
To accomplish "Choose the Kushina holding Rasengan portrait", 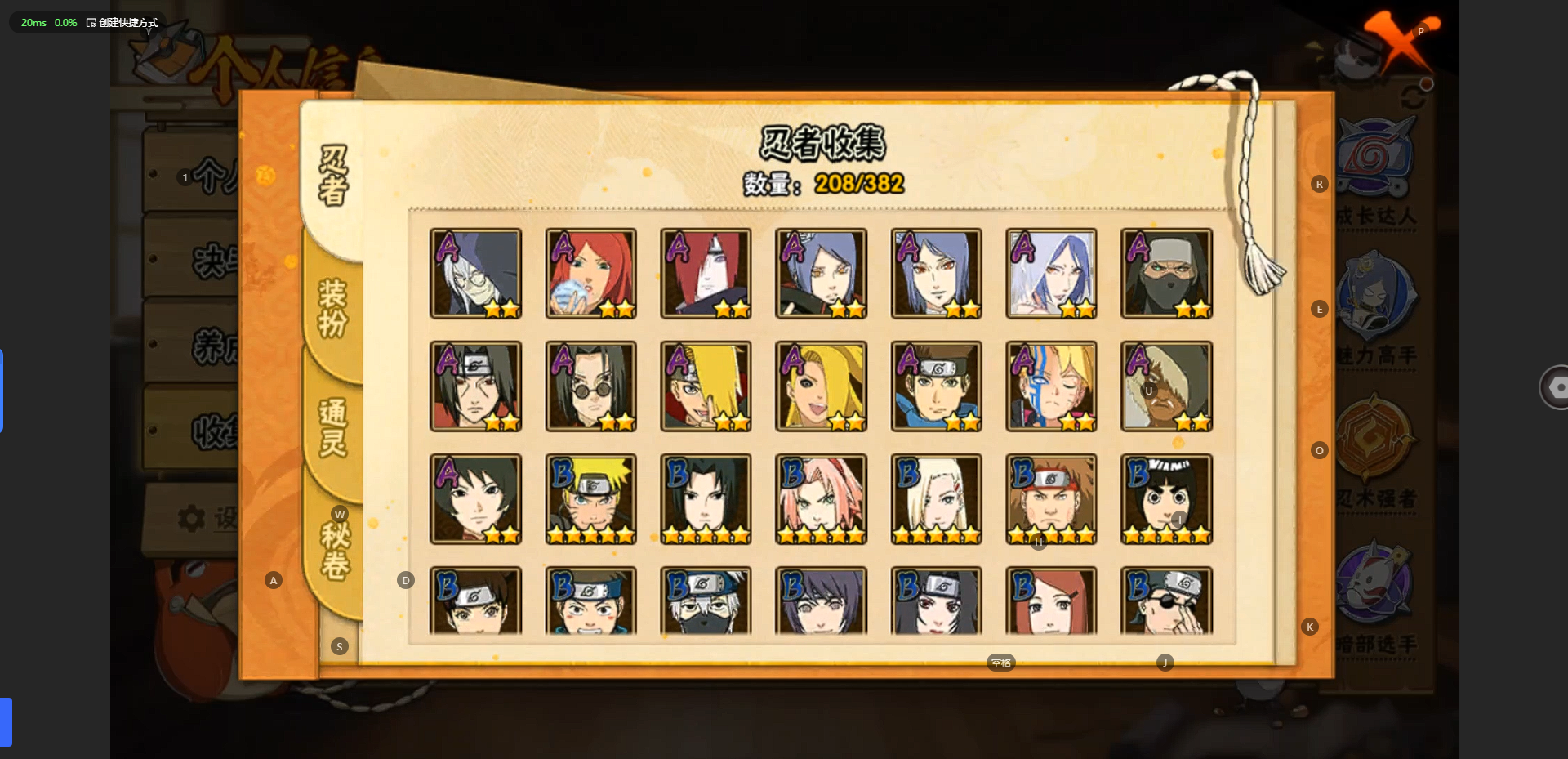I will pos(590,273).
